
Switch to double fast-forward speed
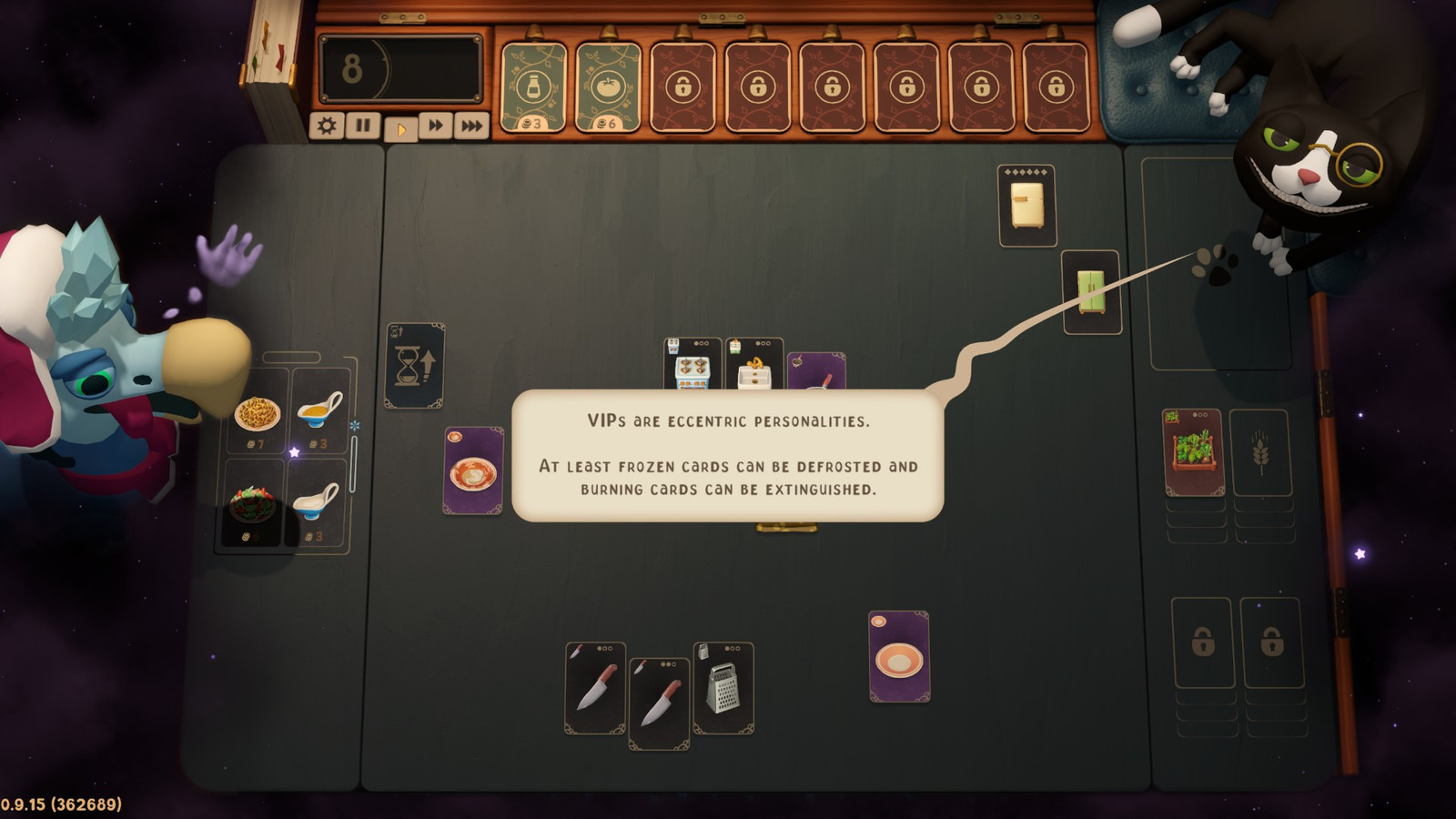click(436, 126)
